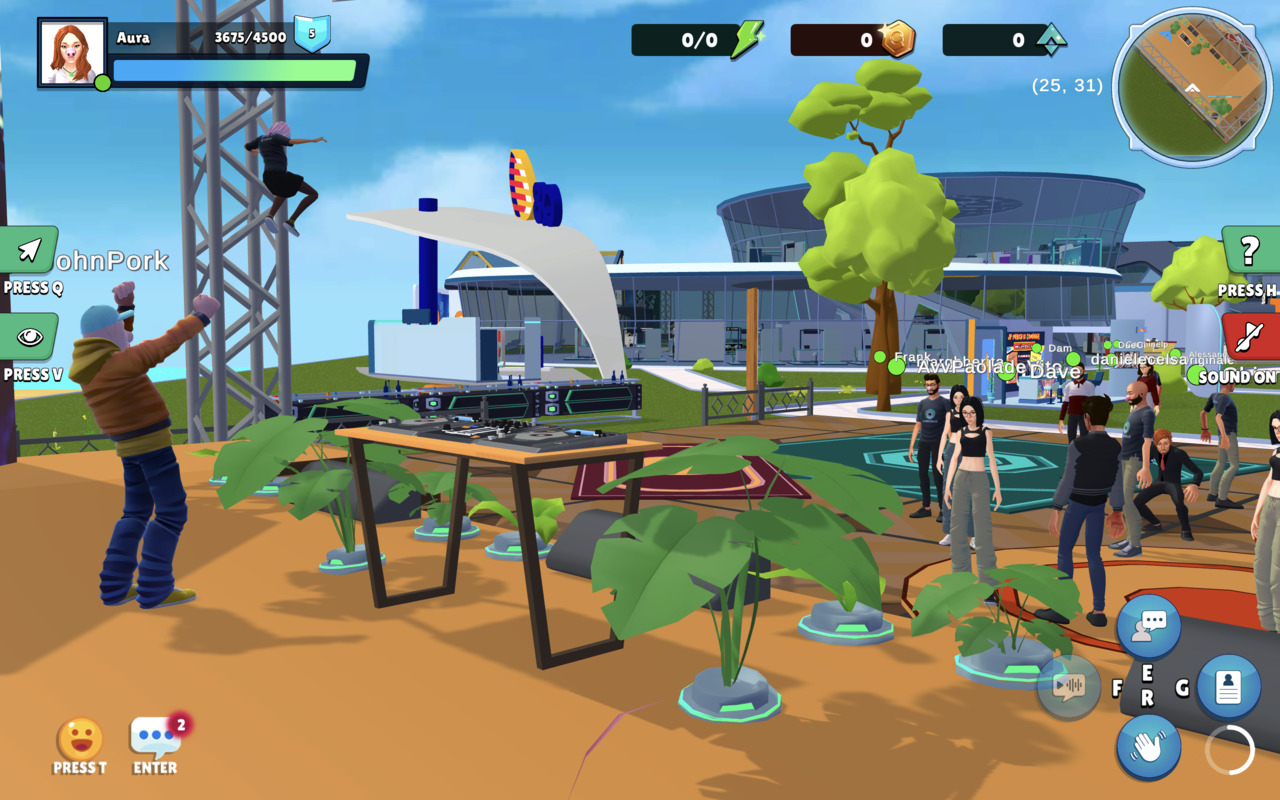
Task: Open the emoji reactions button
Action: (80, 739)
